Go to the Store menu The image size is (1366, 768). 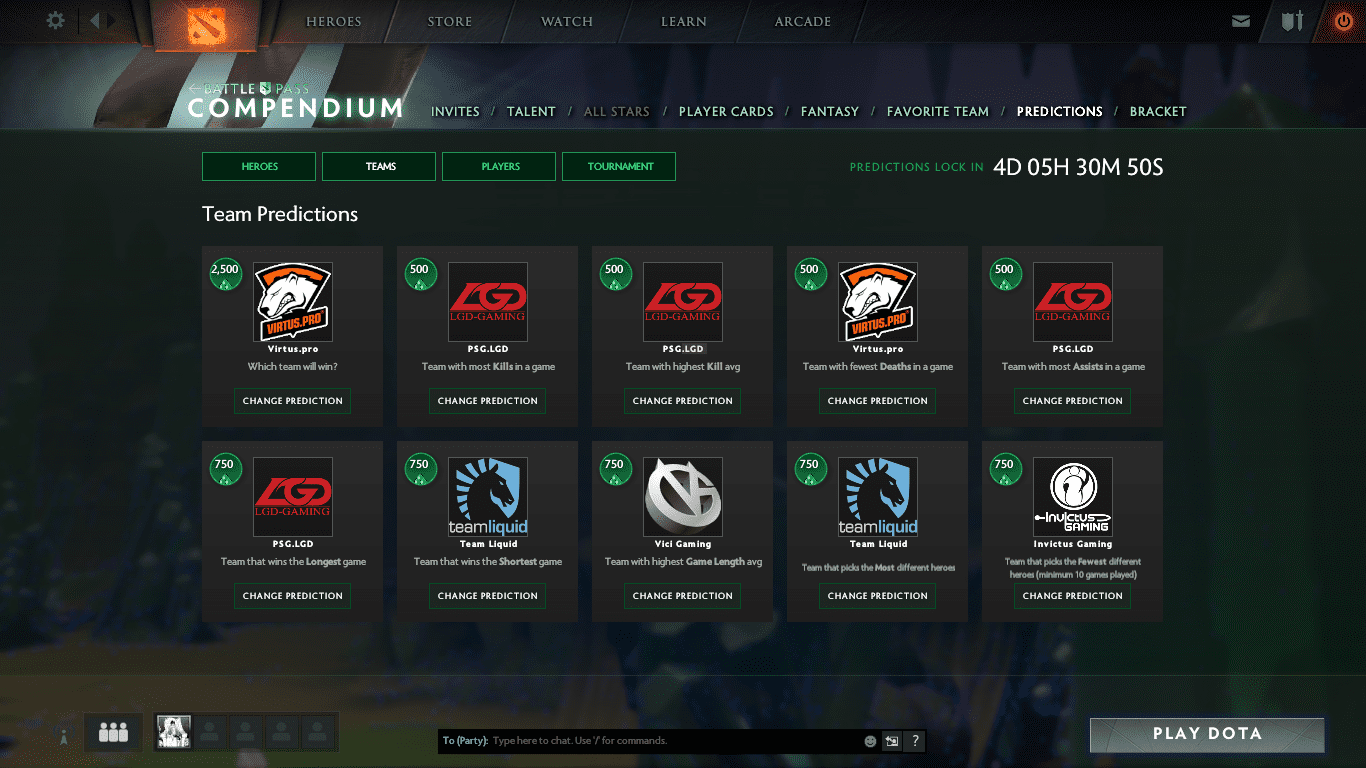449,22
